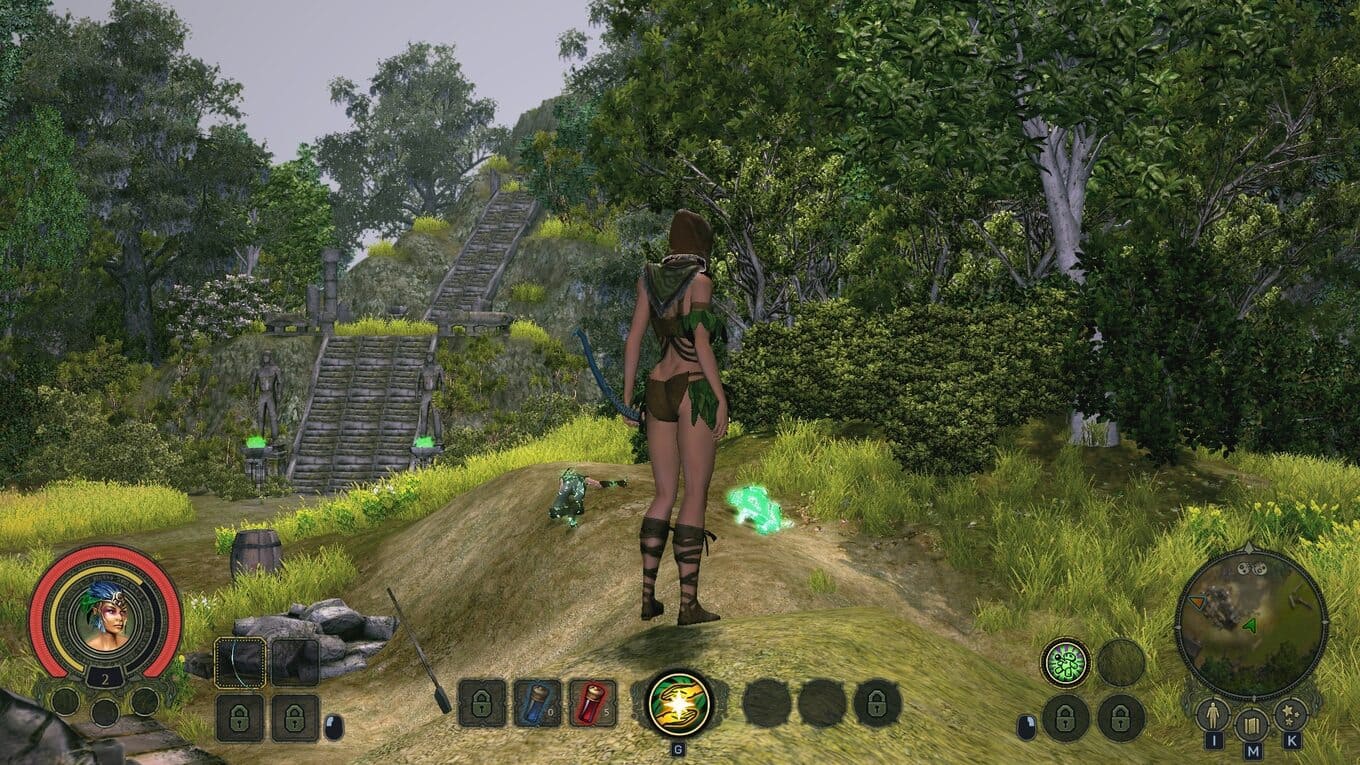Activate the glowing hands combat art

(x=679, y=703)
